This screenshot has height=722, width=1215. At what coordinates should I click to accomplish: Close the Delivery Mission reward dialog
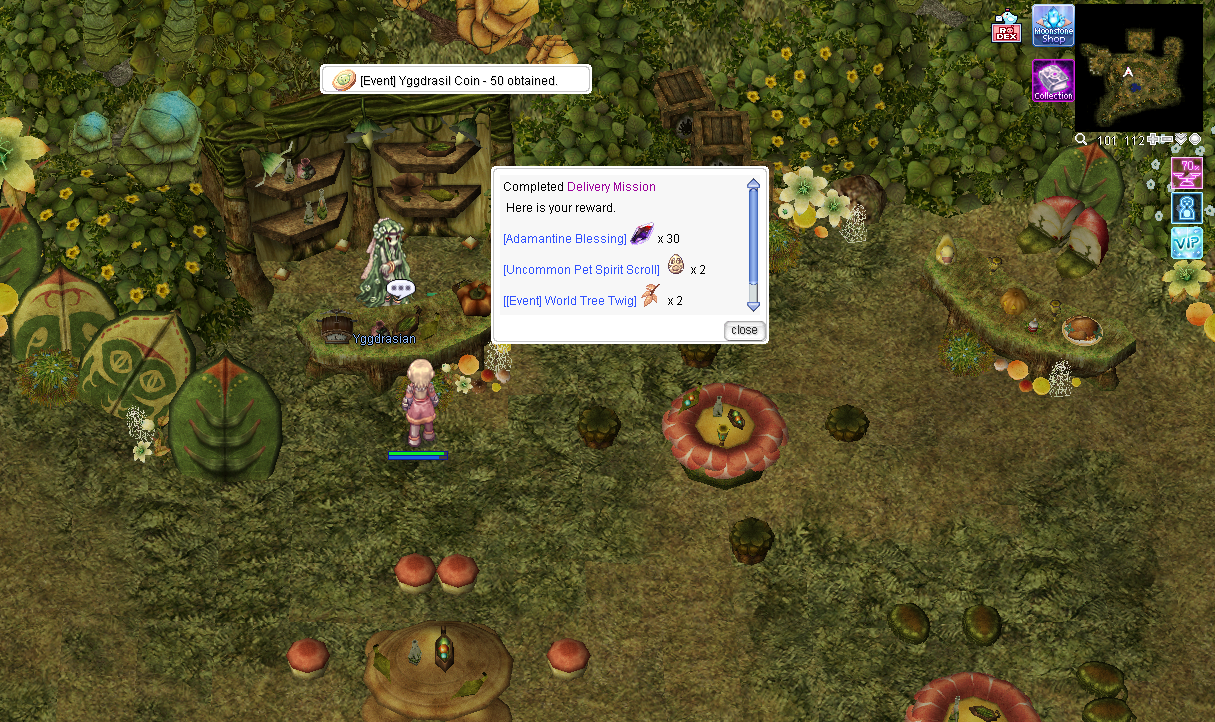click(x=744, y=330)
